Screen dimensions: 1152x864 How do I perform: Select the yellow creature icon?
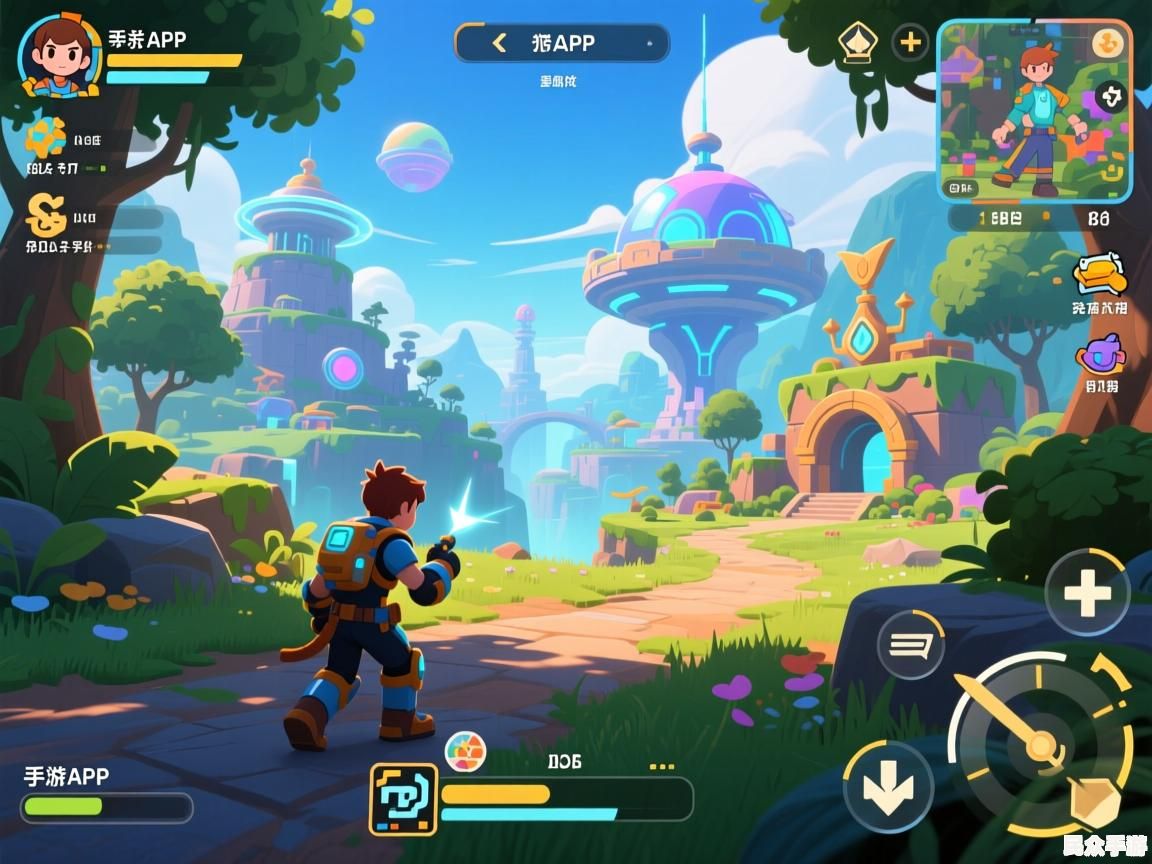1099,275
